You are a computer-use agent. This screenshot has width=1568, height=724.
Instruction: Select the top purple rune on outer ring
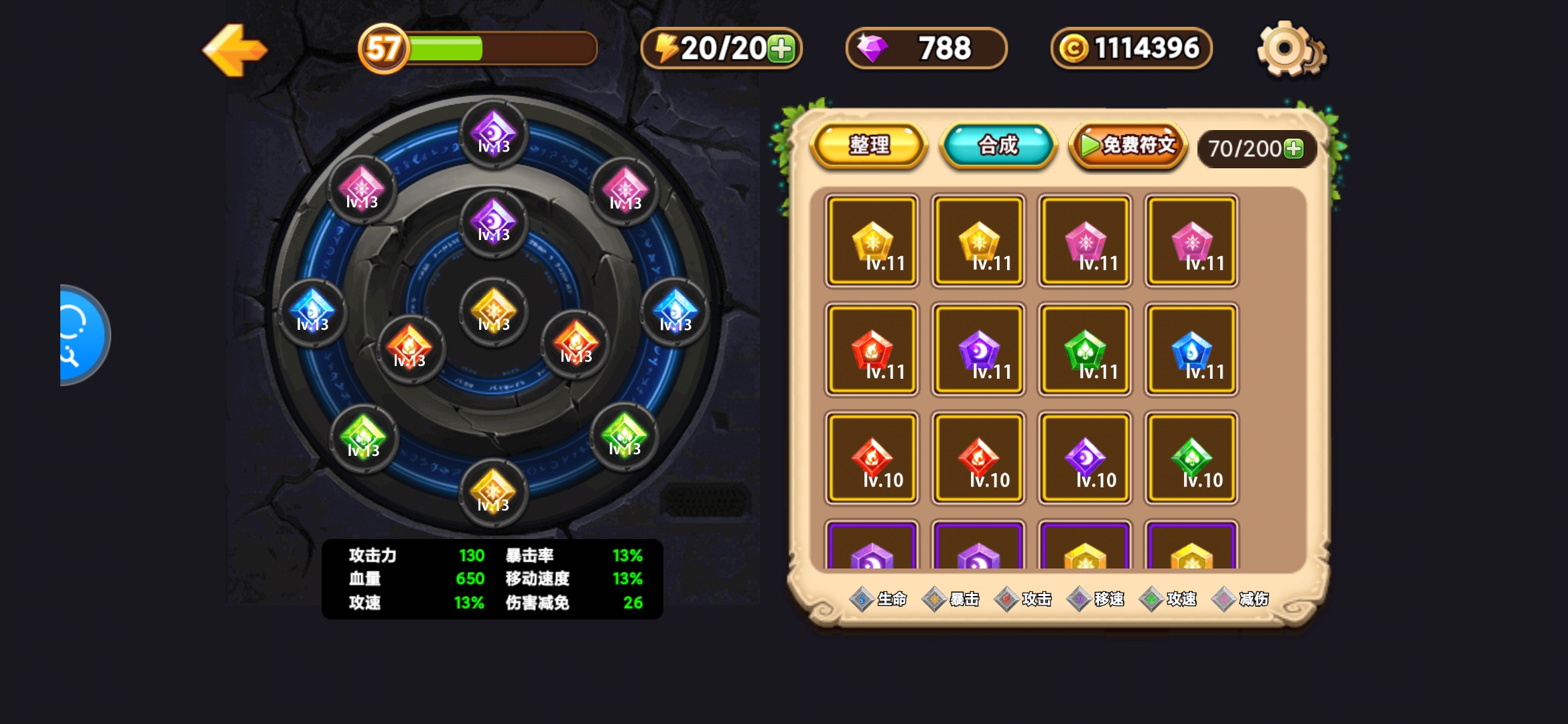click(494, 133)
